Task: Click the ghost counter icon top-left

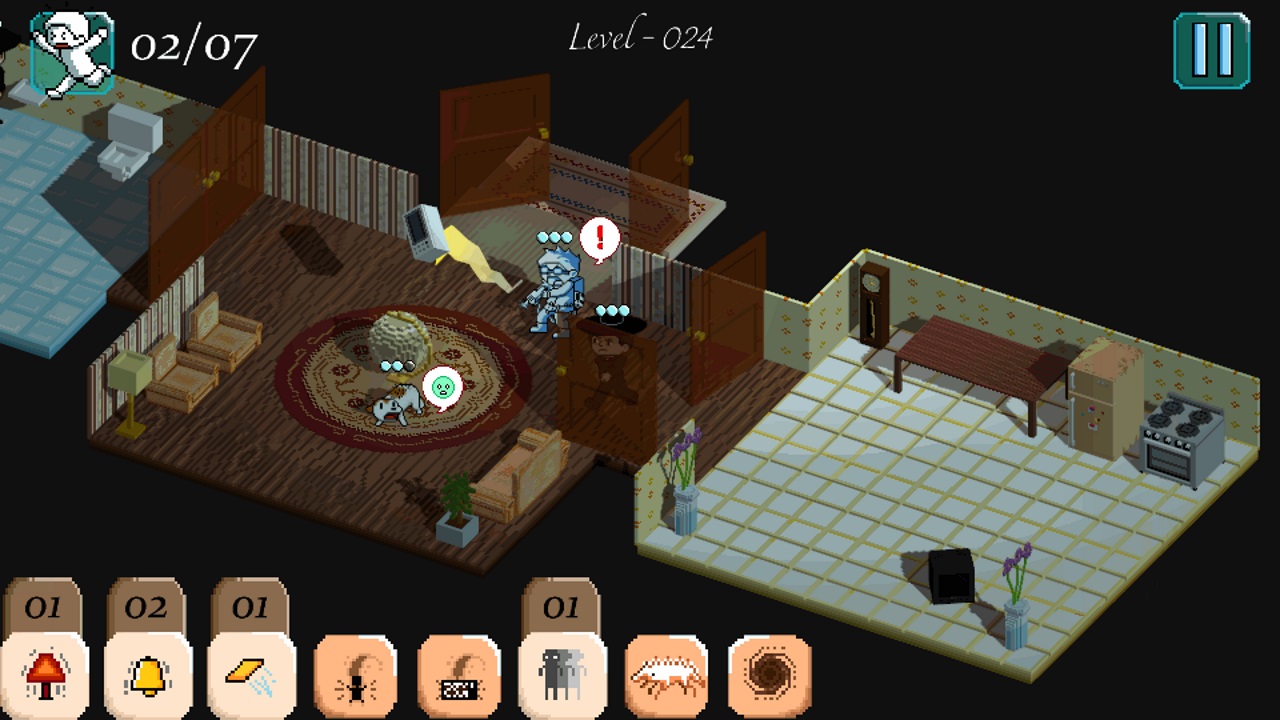Action: click(70, 45)
